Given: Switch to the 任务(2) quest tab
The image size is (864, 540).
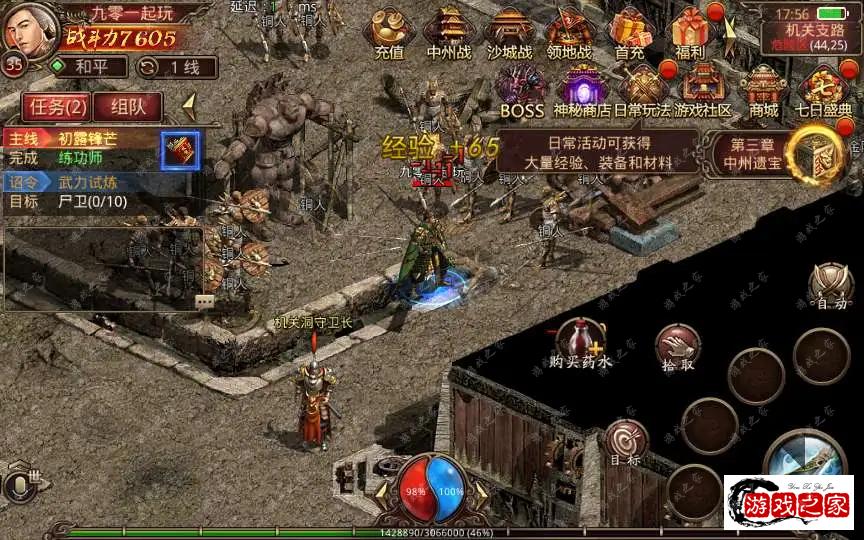Looking at the screenshot, I should 56,106.
